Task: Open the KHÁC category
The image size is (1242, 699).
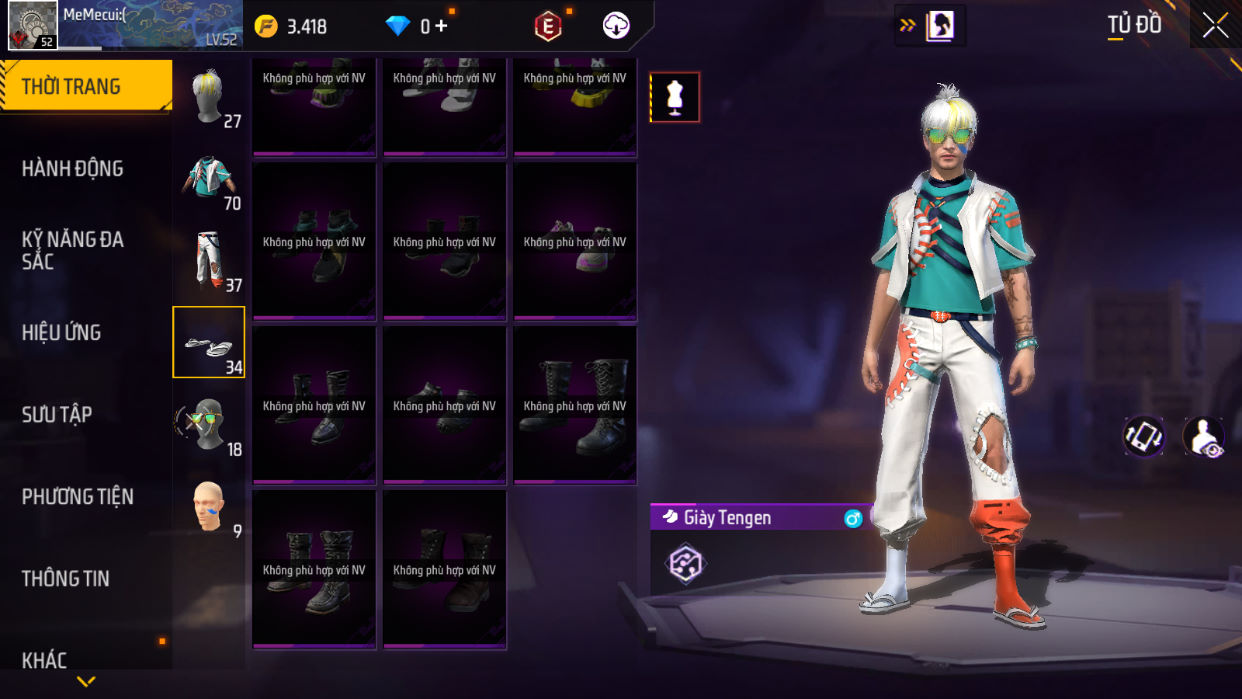Action: coord(45,660)
